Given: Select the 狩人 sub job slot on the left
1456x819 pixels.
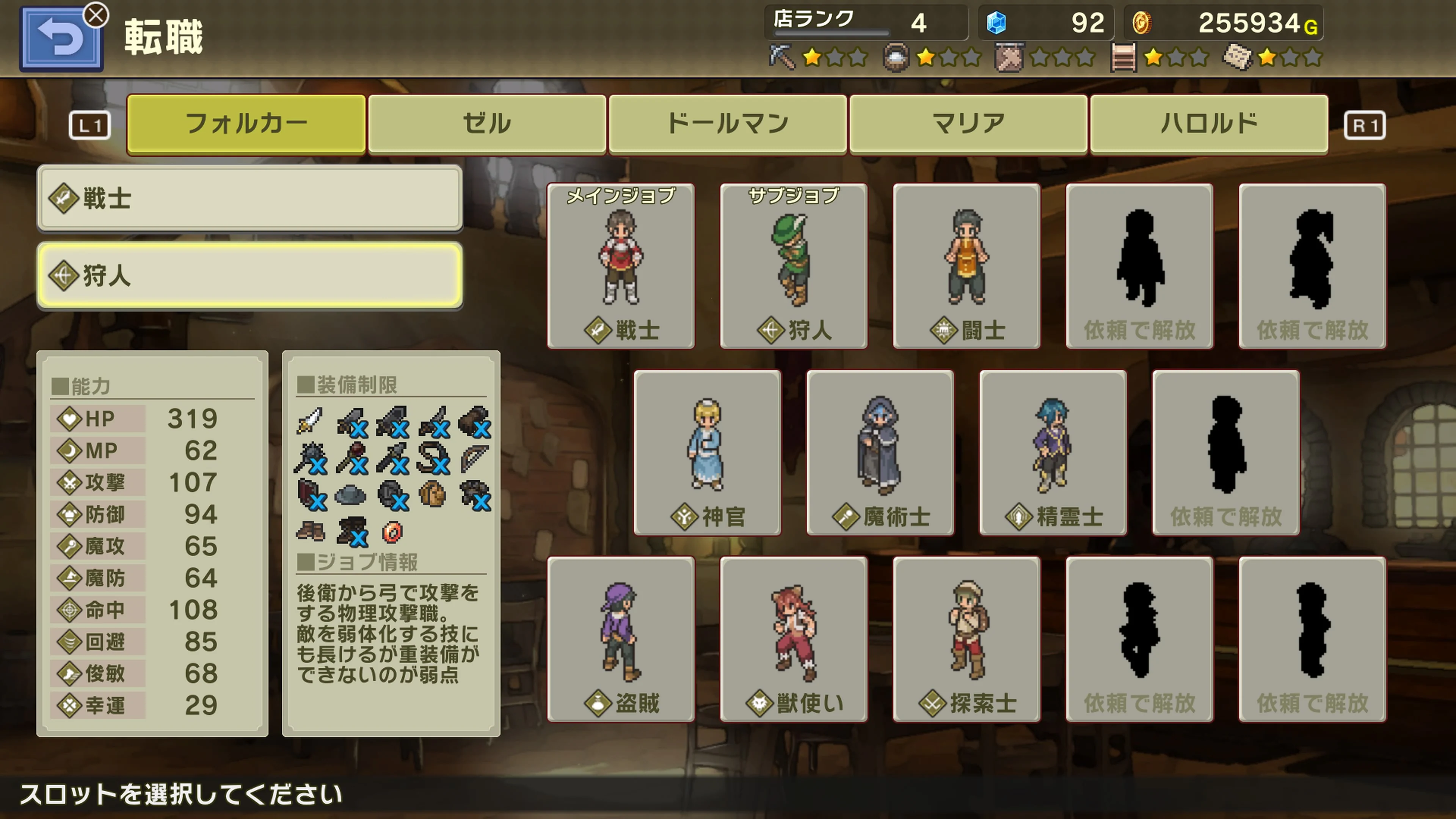Looking at the screenshot, I should (249, 276).
